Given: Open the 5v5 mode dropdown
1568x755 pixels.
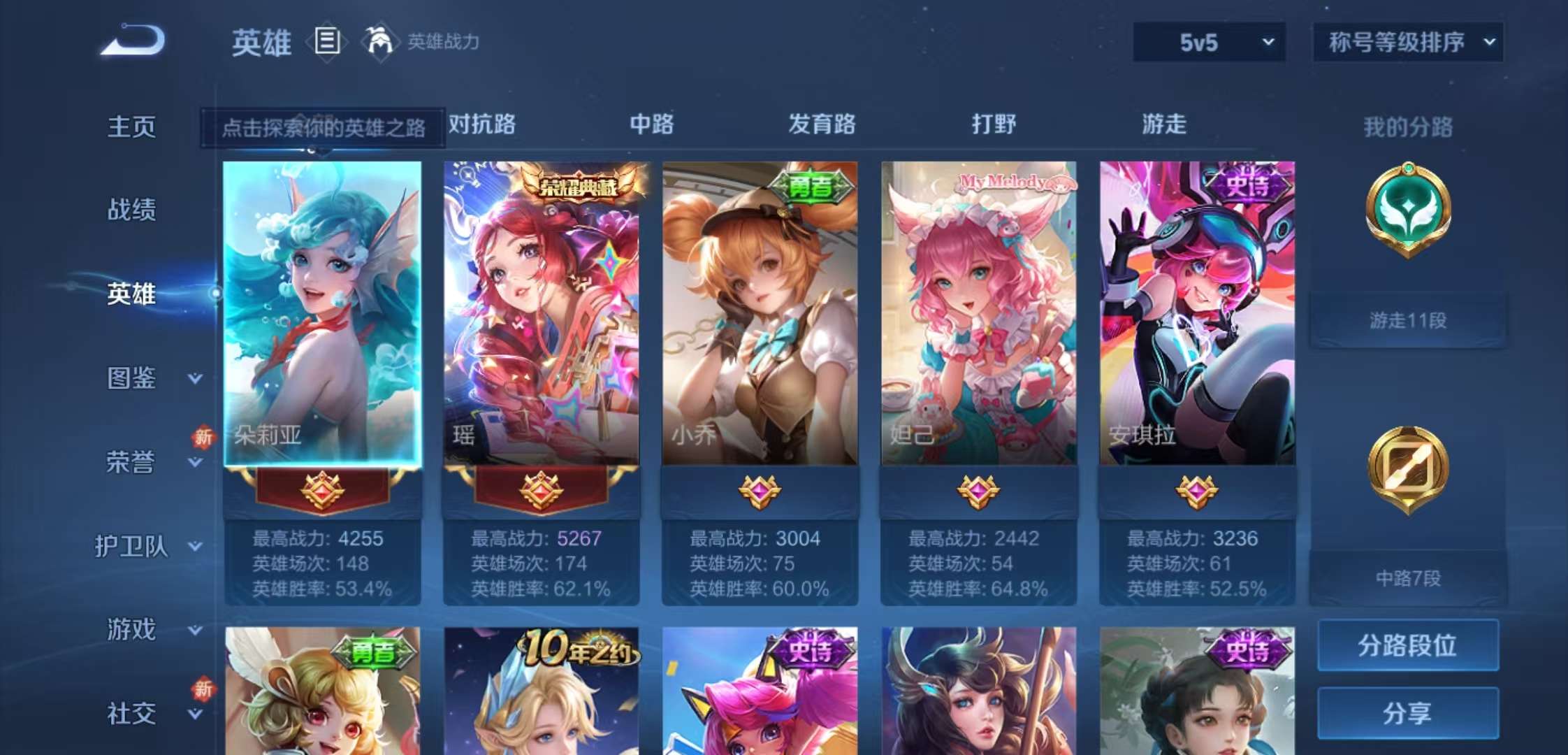Looking at the screenshot, I should tap(1207, 42).
